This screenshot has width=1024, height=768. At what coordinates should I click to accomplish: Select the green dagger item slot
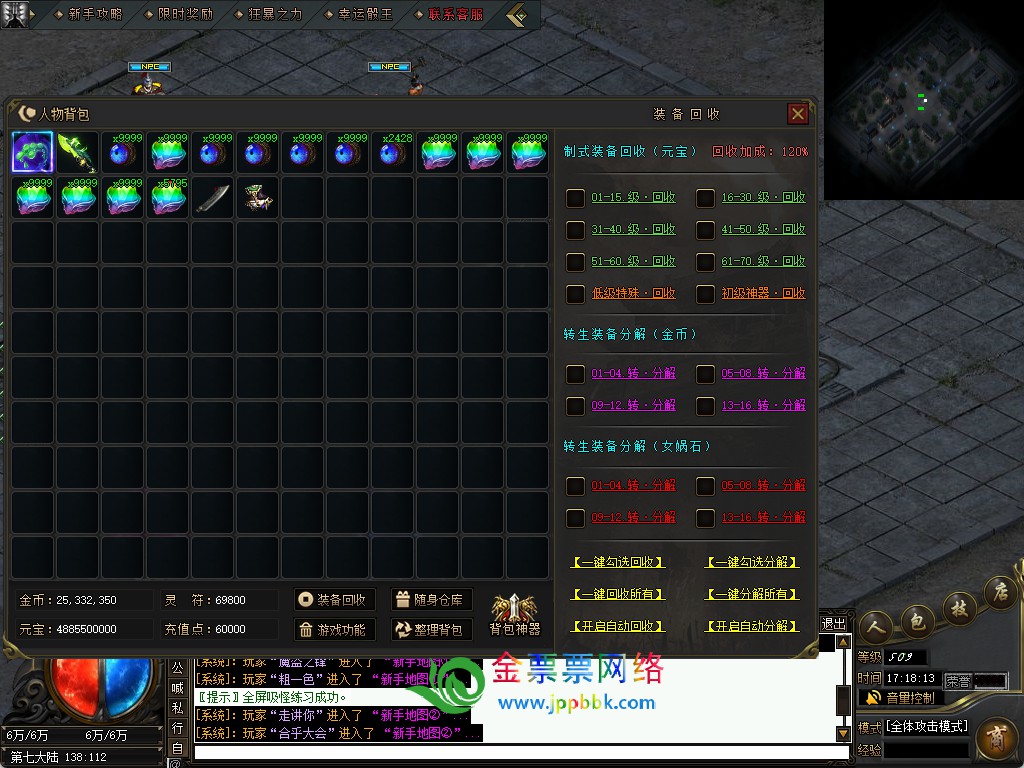click(78, 153)
